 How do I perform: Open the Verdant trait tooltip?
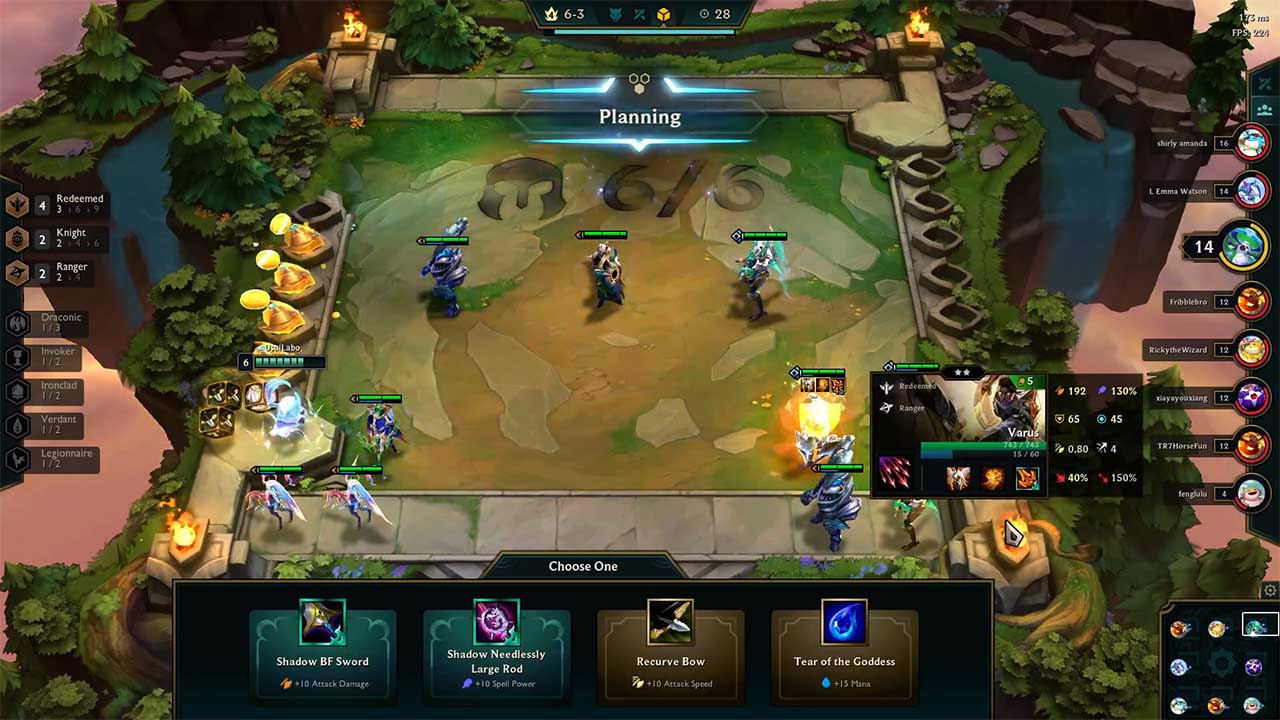click(x=16, y=424)
